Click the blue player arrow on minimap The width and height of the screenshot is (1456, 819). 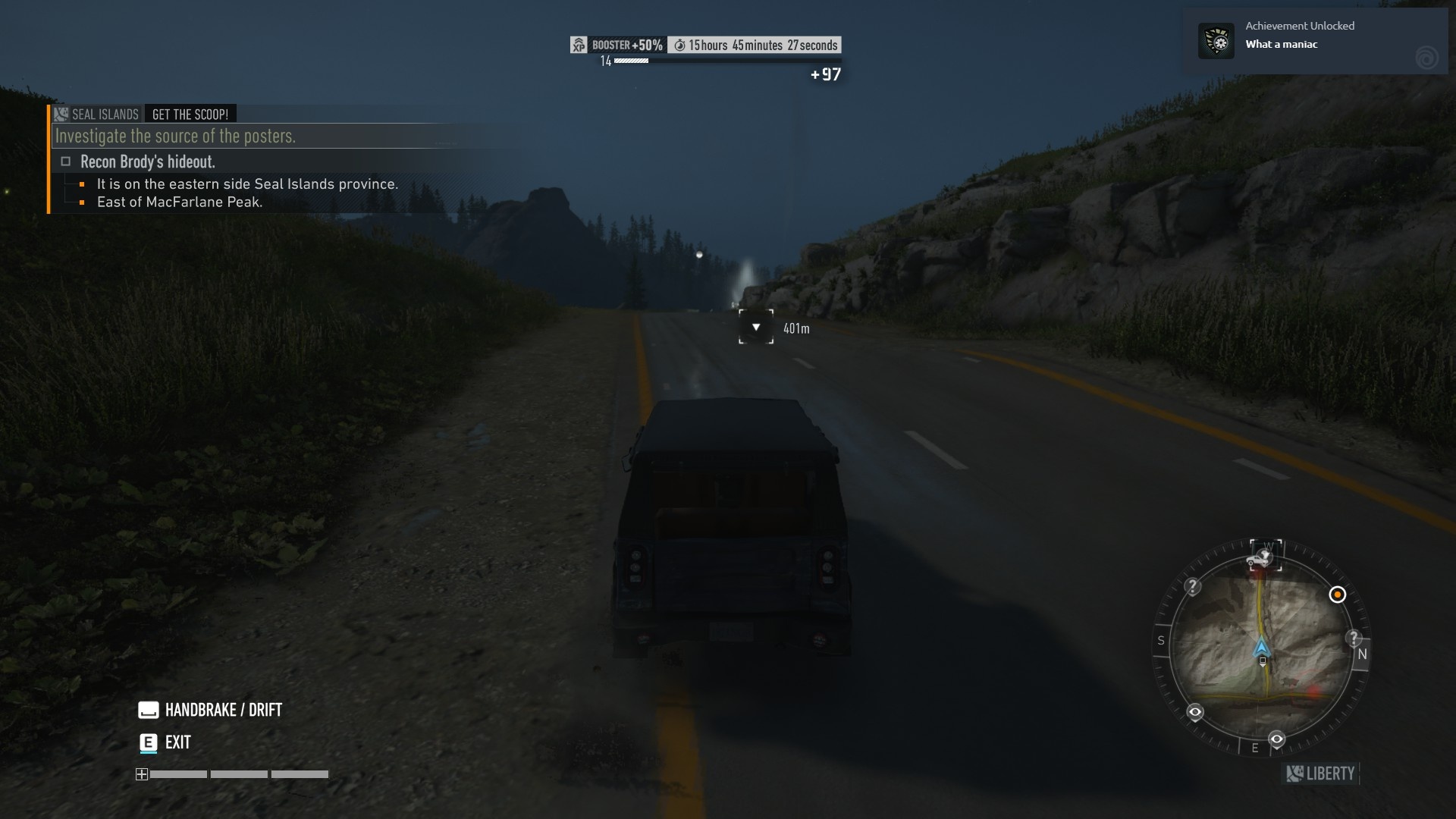tap(1261, 648)
